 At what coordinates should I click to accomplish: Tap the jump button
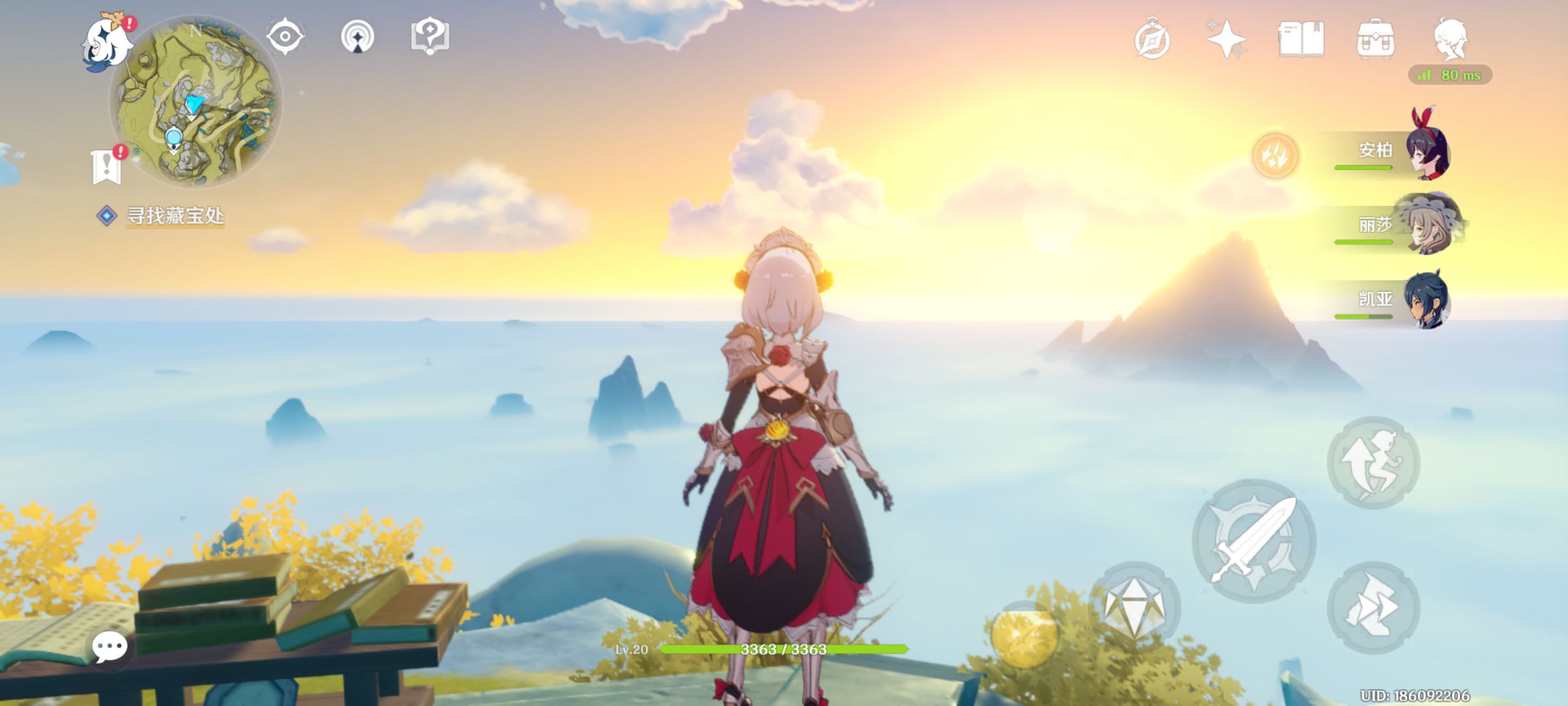tap(1373, 462)
